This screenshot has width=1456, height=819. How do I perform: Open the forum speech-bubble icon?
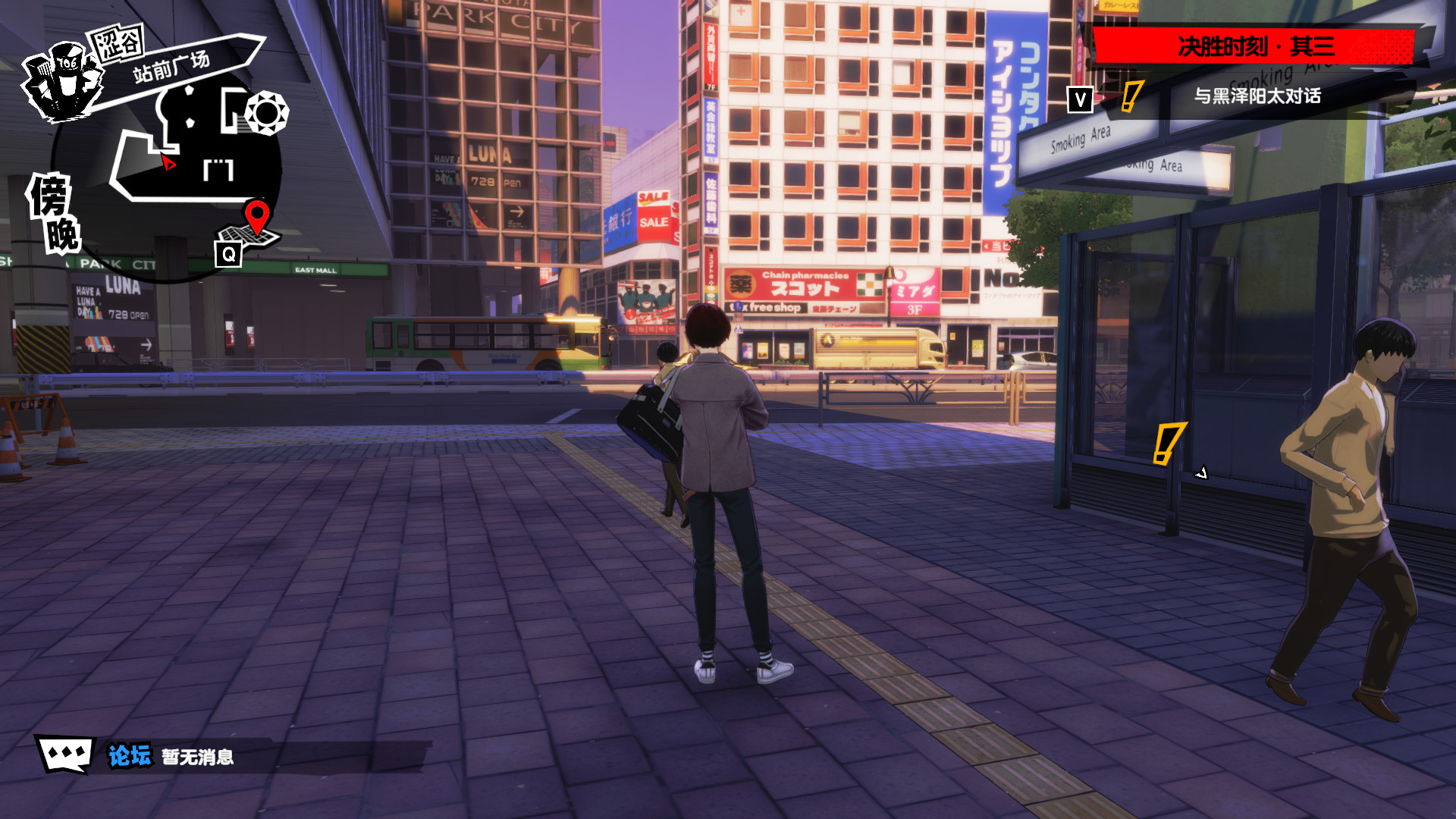coord(66,754)
